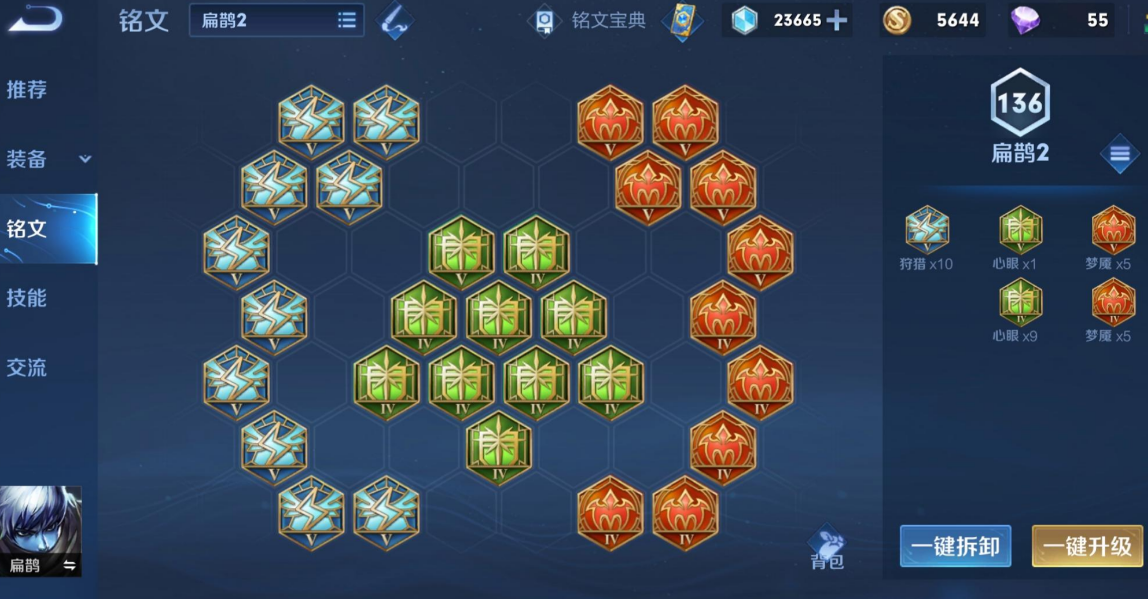Open the 推荐 tab
The image size is (1148, 599).
[27, 90]
